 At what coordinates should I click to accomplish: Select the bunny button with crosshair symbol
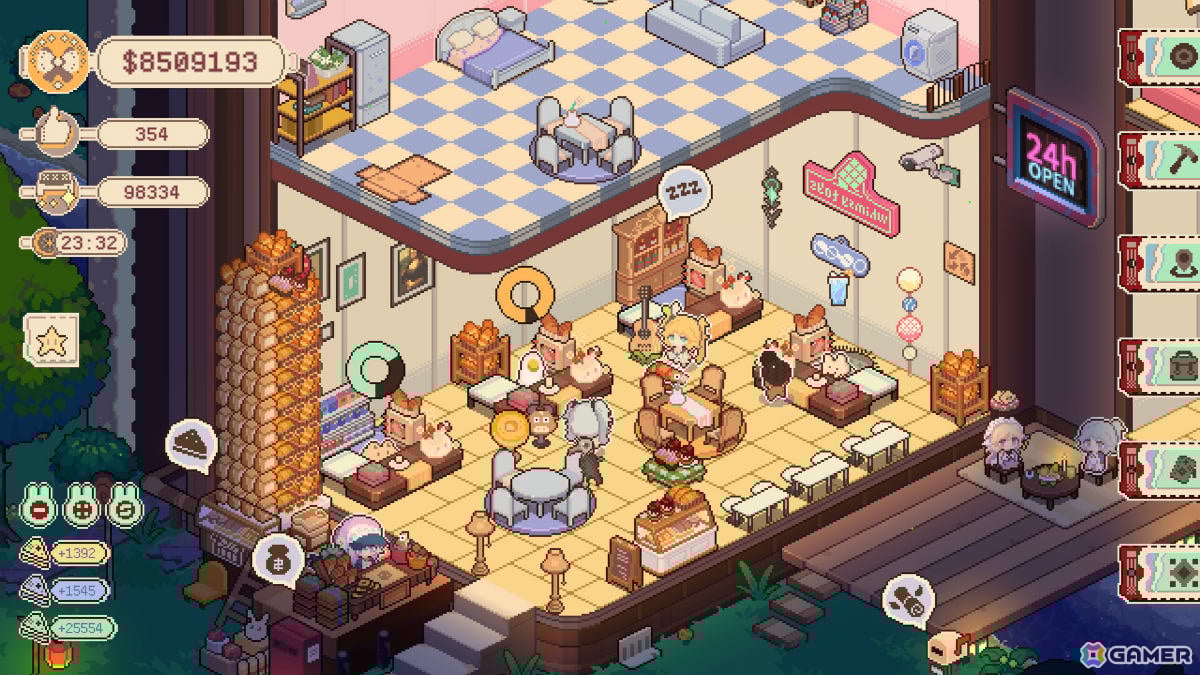[82, 509]
